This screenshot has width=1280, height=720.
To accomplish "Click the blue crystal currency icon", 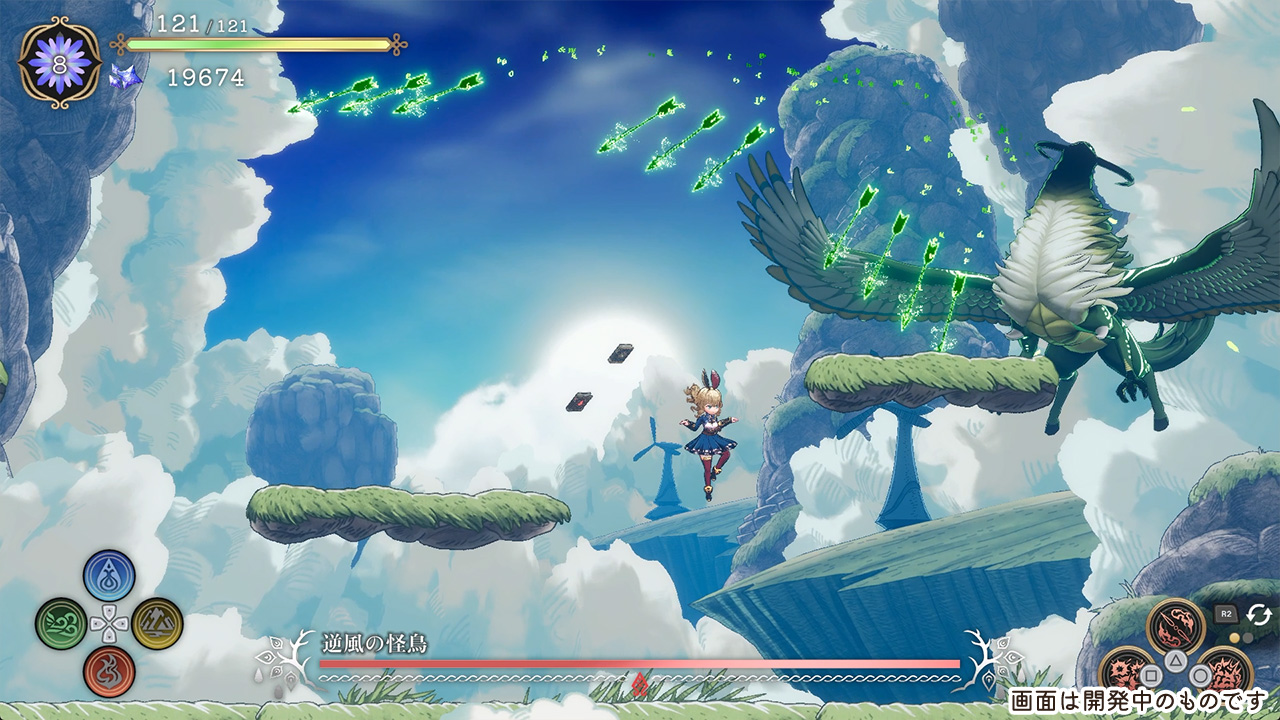I will coord(125,78).
